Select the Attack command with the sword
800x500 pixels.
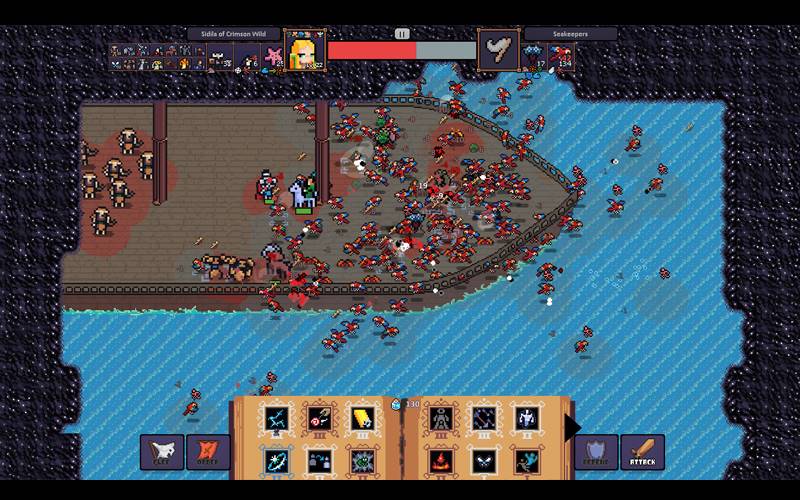point(642,453)
